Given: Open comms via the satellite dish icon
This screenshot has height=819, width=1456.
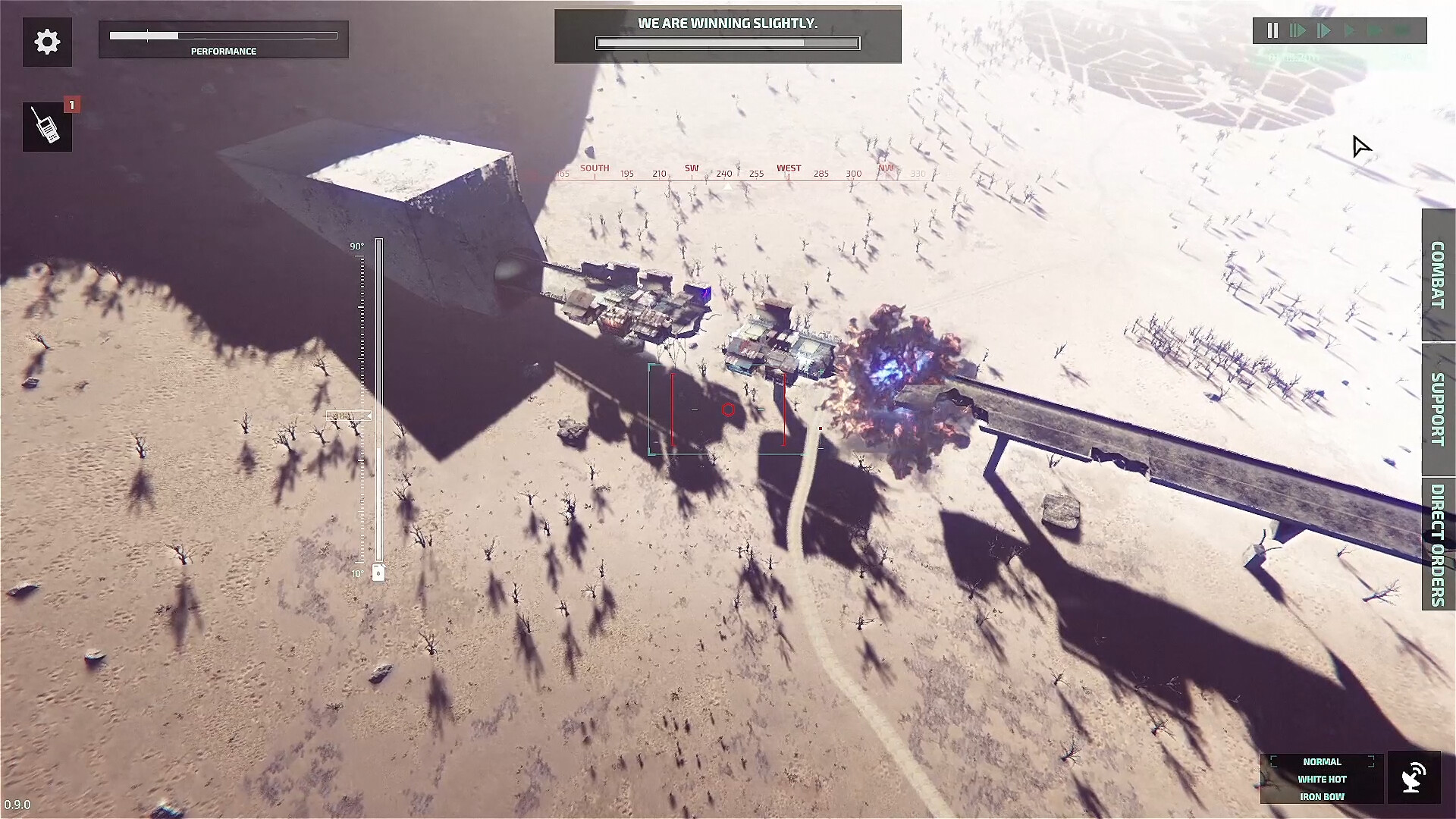Looking at the screenshot, I should 1415,777.
